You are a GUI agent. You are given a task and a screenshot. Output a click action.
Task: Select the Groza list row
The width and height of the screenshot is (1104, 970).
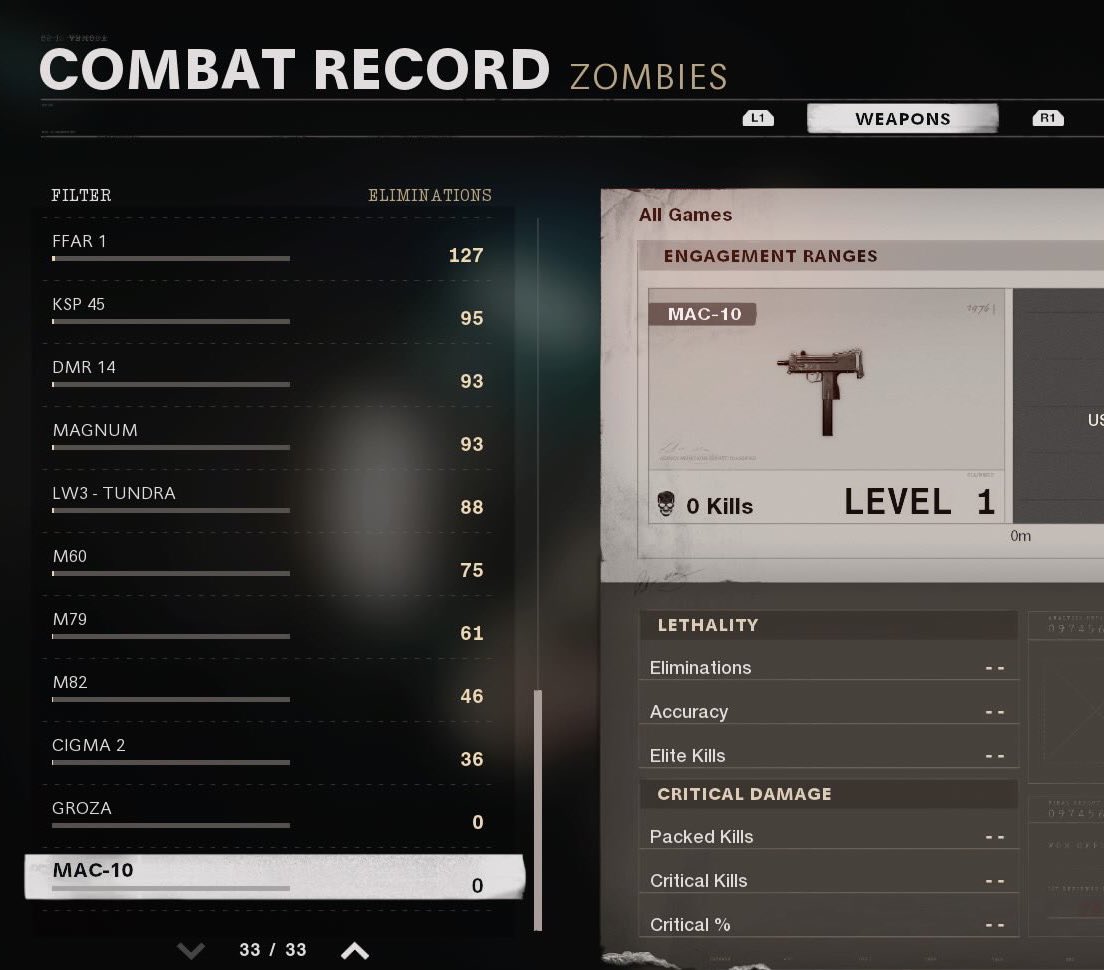[x=270, y=816]
